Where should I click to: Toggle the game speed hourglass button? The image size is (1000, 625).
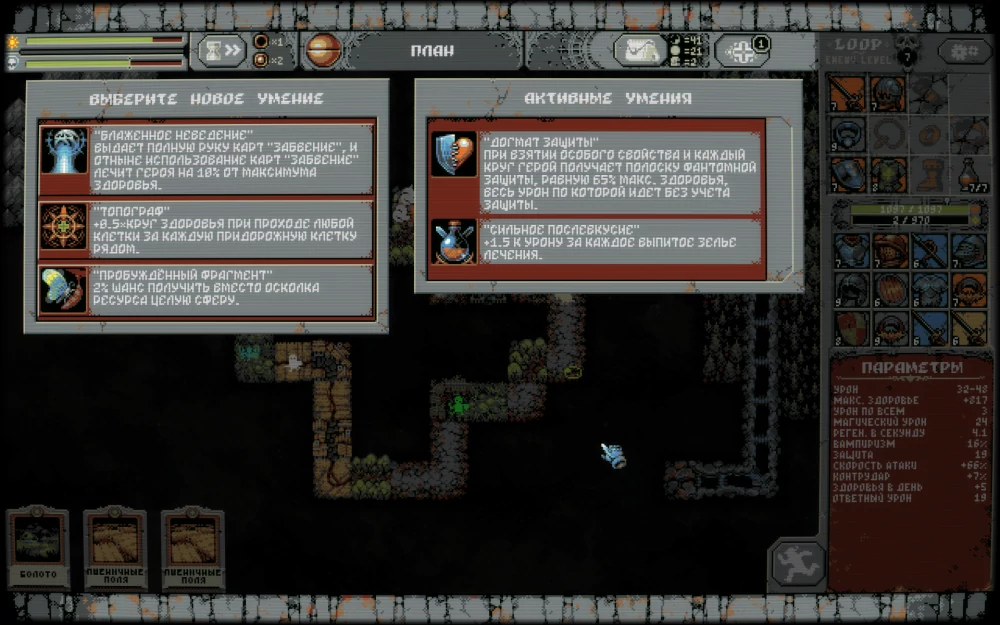(x=221, y=50)
